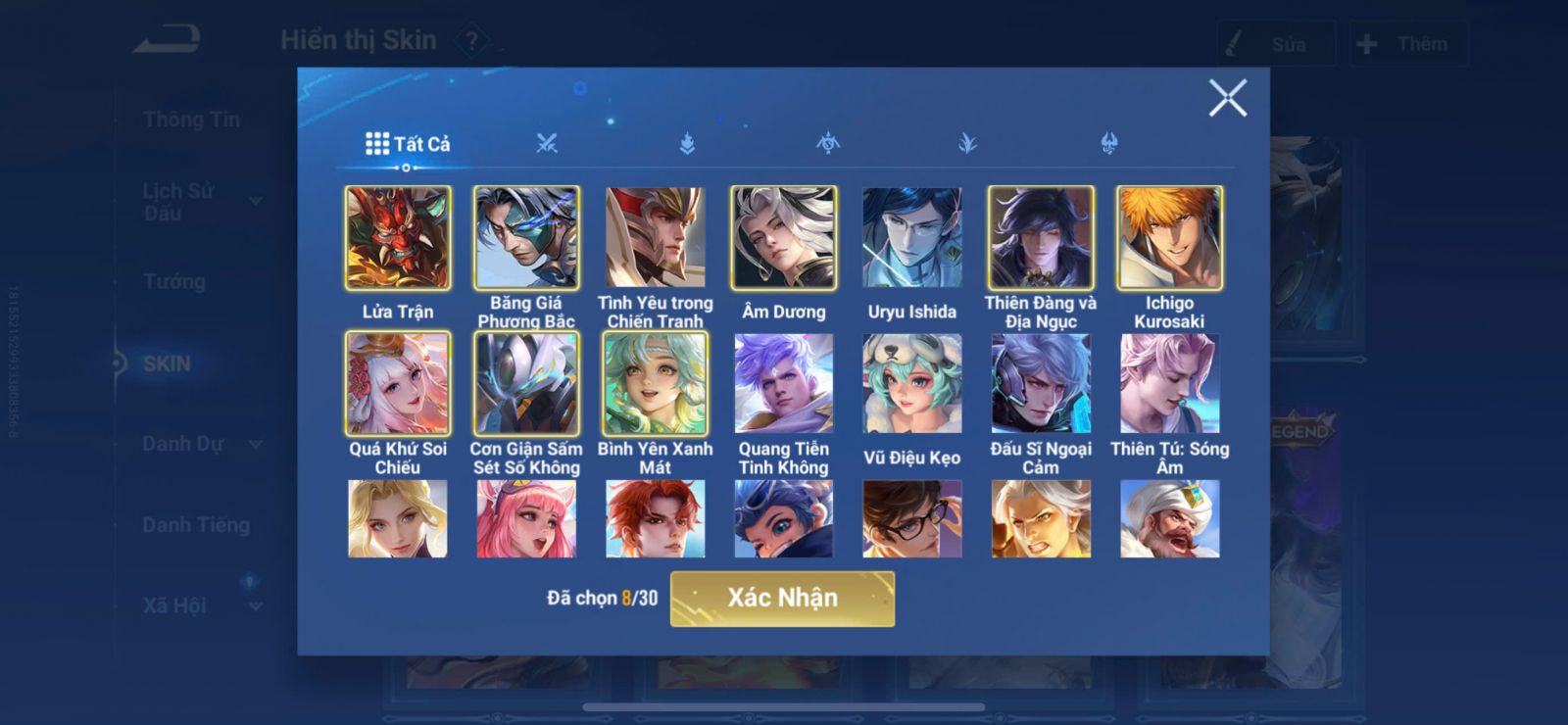This screenshot has width=1568, height=725.
Task: Filter skins by crossed swords class tab
Action: pos(547,144)
